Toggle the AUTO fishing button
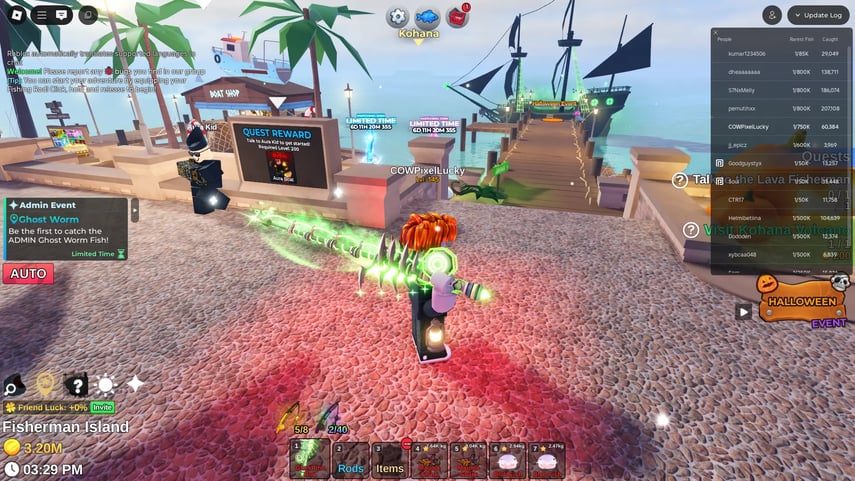This screenshot has height=481, width=855. tap(28, 273)
